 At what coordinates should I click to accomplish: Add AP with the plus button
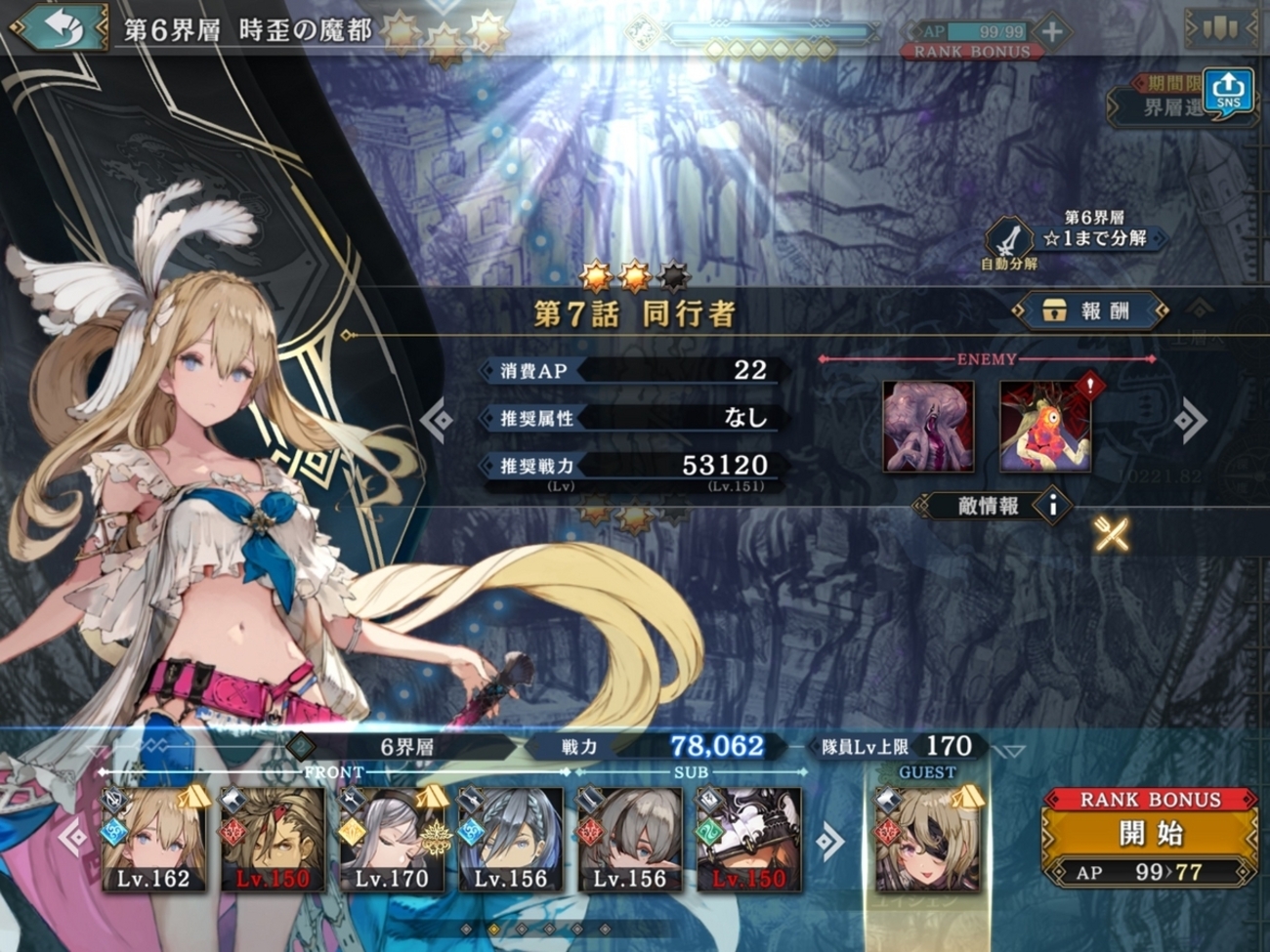coord(1051,31)
